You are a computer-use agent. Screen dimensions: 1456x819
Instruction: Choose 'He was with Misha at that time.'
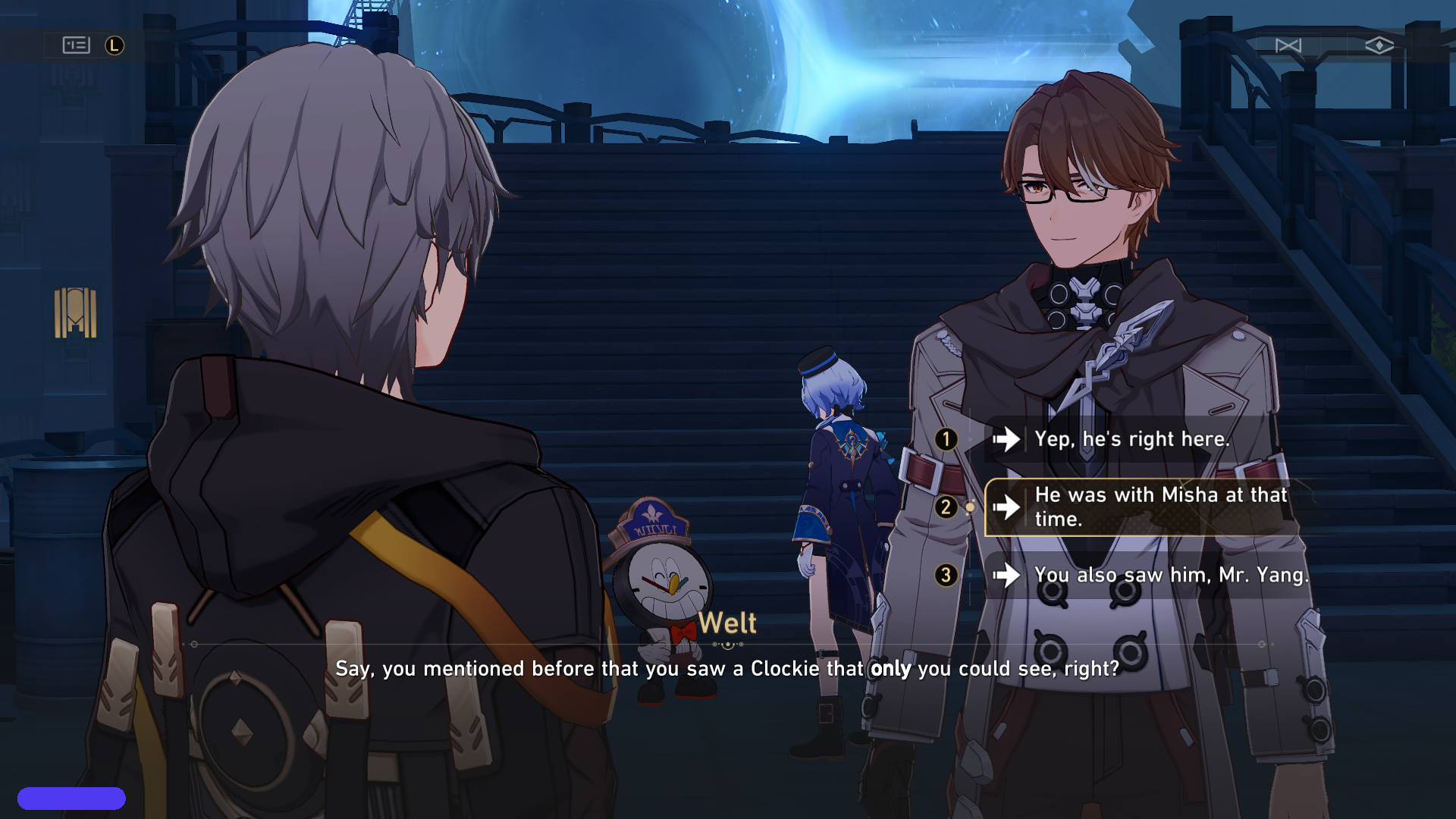tap(1160, 507)
